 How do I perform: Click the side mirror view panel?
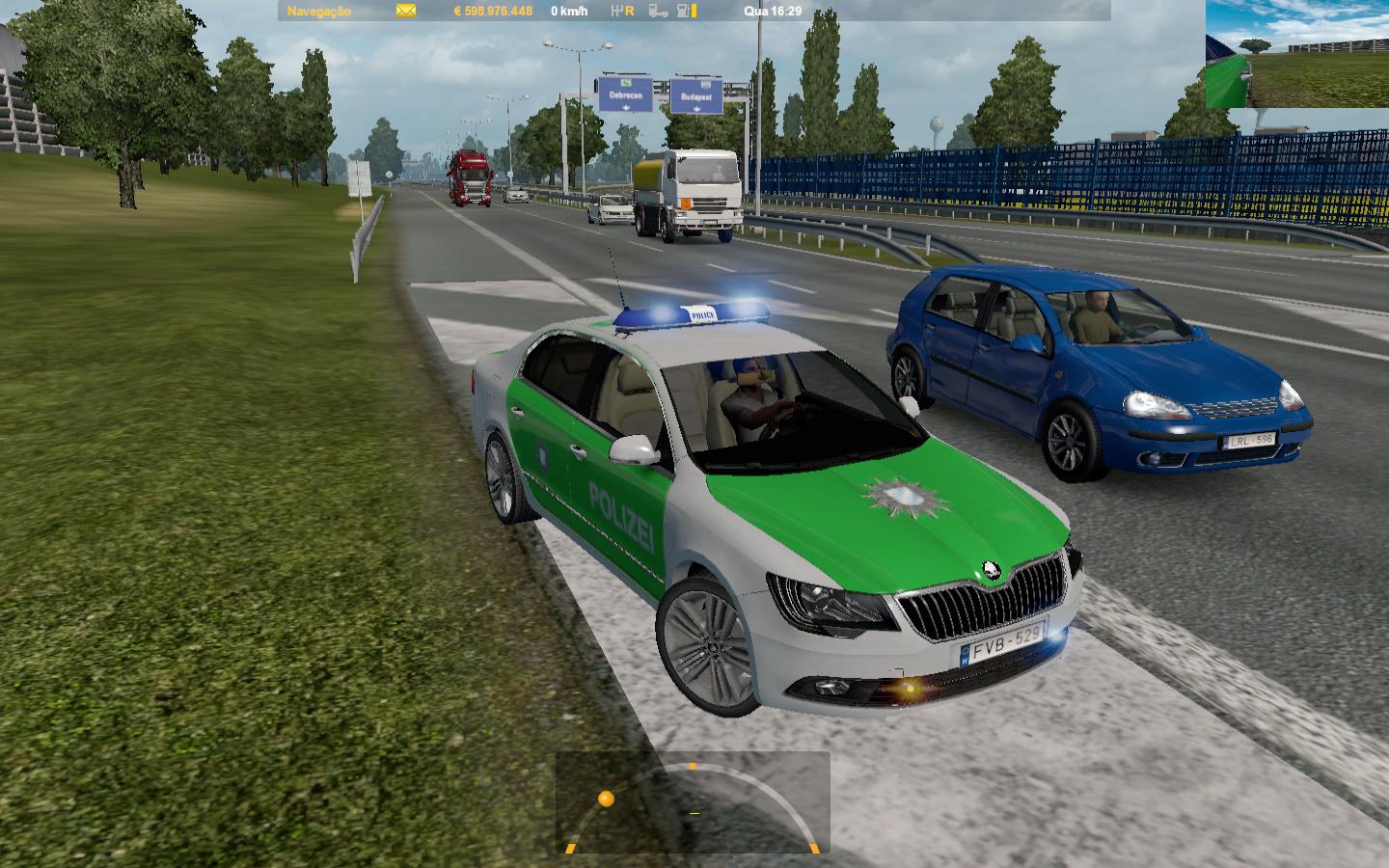click(x=1296, y=56)
